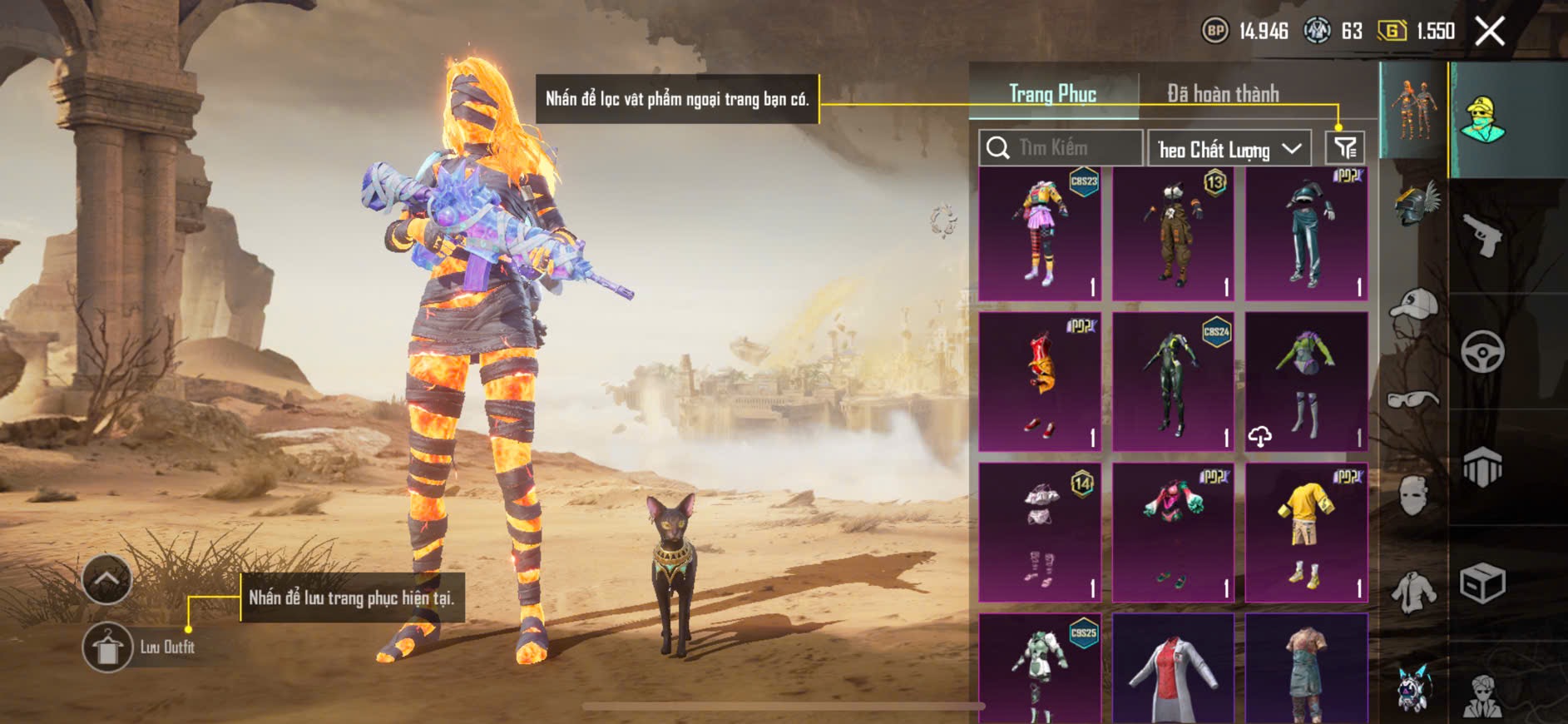This screenshot has width=1568, height=724.
Task: Click the Tìm Kiếm search box
Action: point(1061,148)
